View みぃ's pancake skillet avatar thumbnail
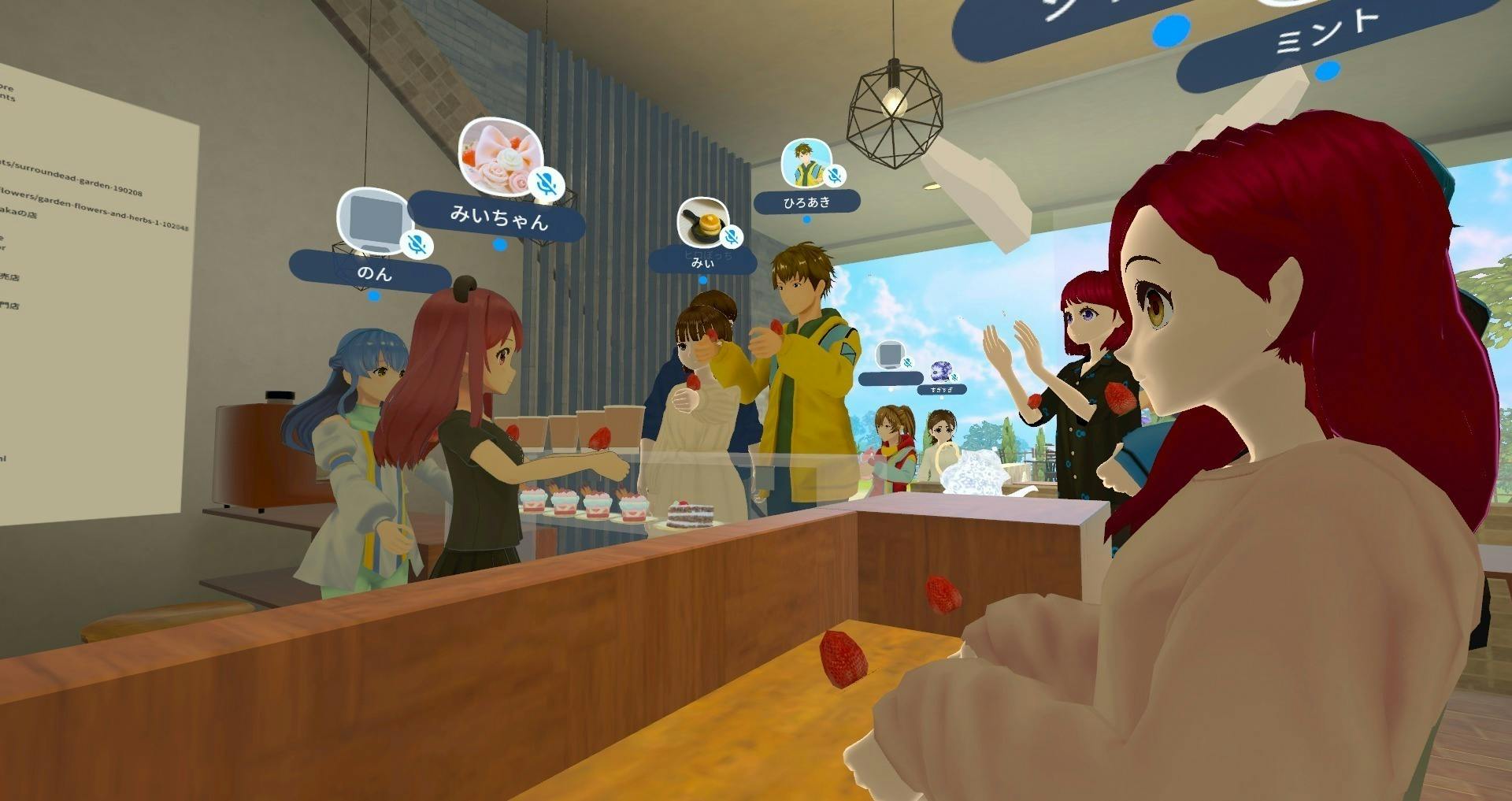The height and width of the screenshot is (801, 1512). pyautogui.click(x=702, y=221)
